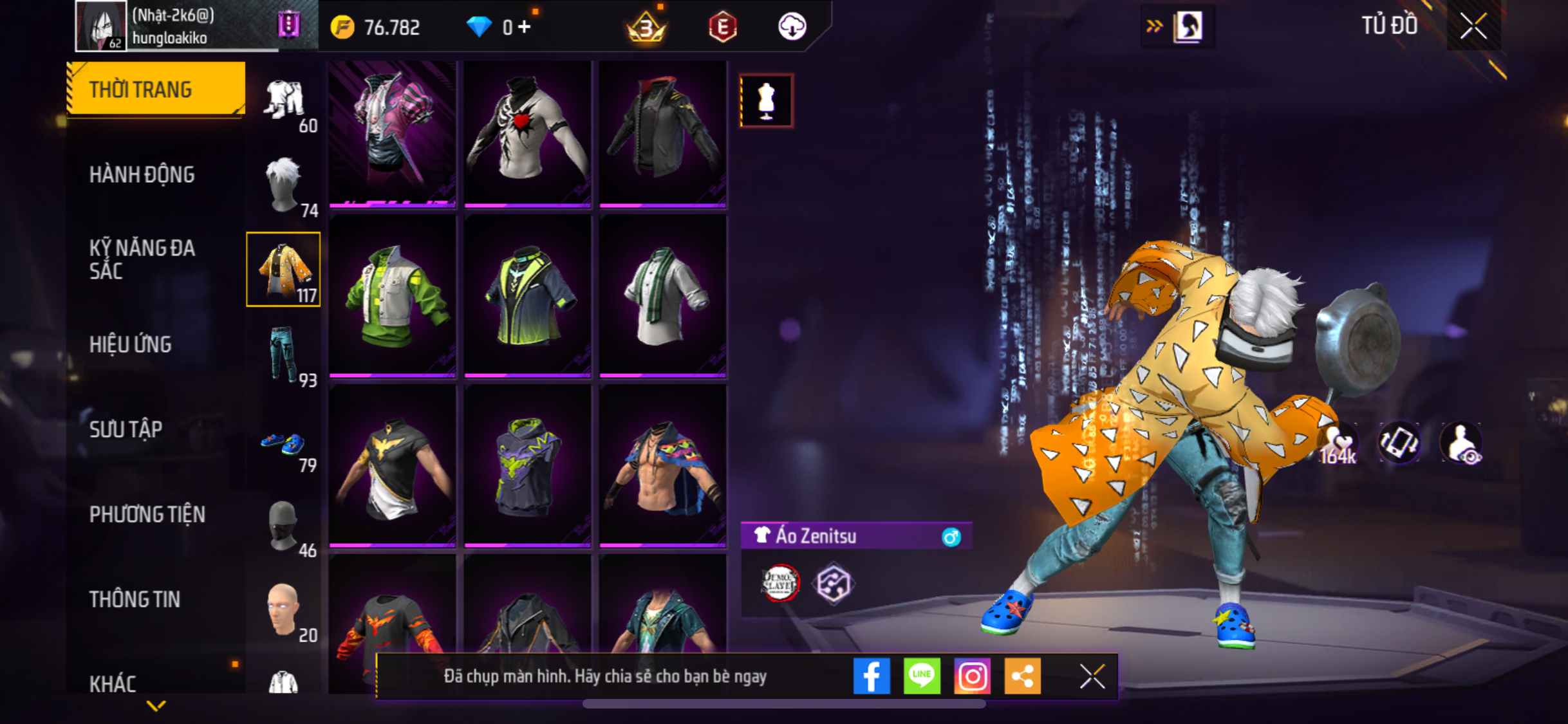Select the pink and white jacket thumbnail
Viewport: 1568px width, 724px height.
click(x=392, y=133)
